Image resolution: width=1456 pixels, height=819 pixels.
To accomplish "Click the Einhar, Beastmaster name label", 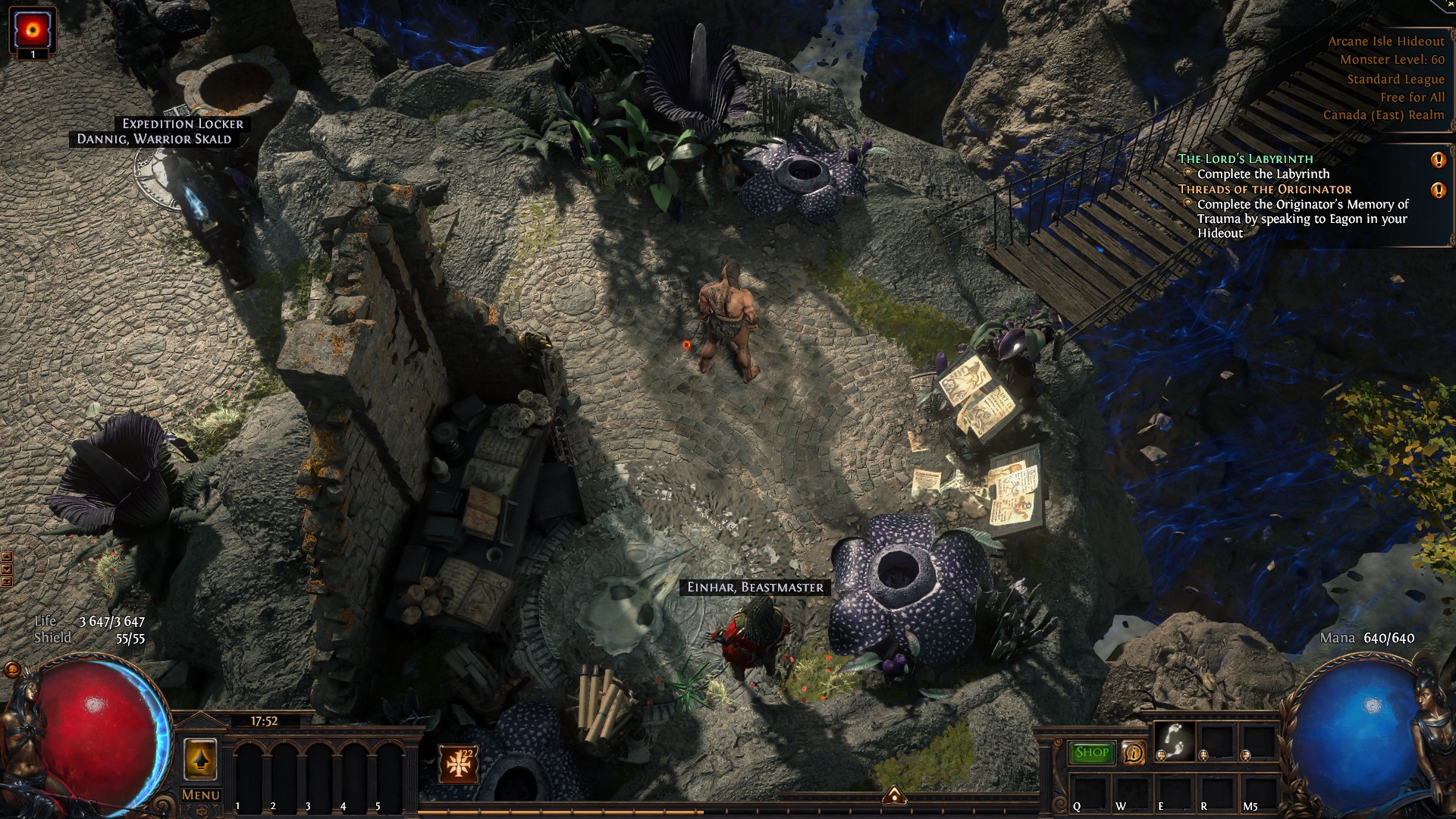I will [755, 587].
